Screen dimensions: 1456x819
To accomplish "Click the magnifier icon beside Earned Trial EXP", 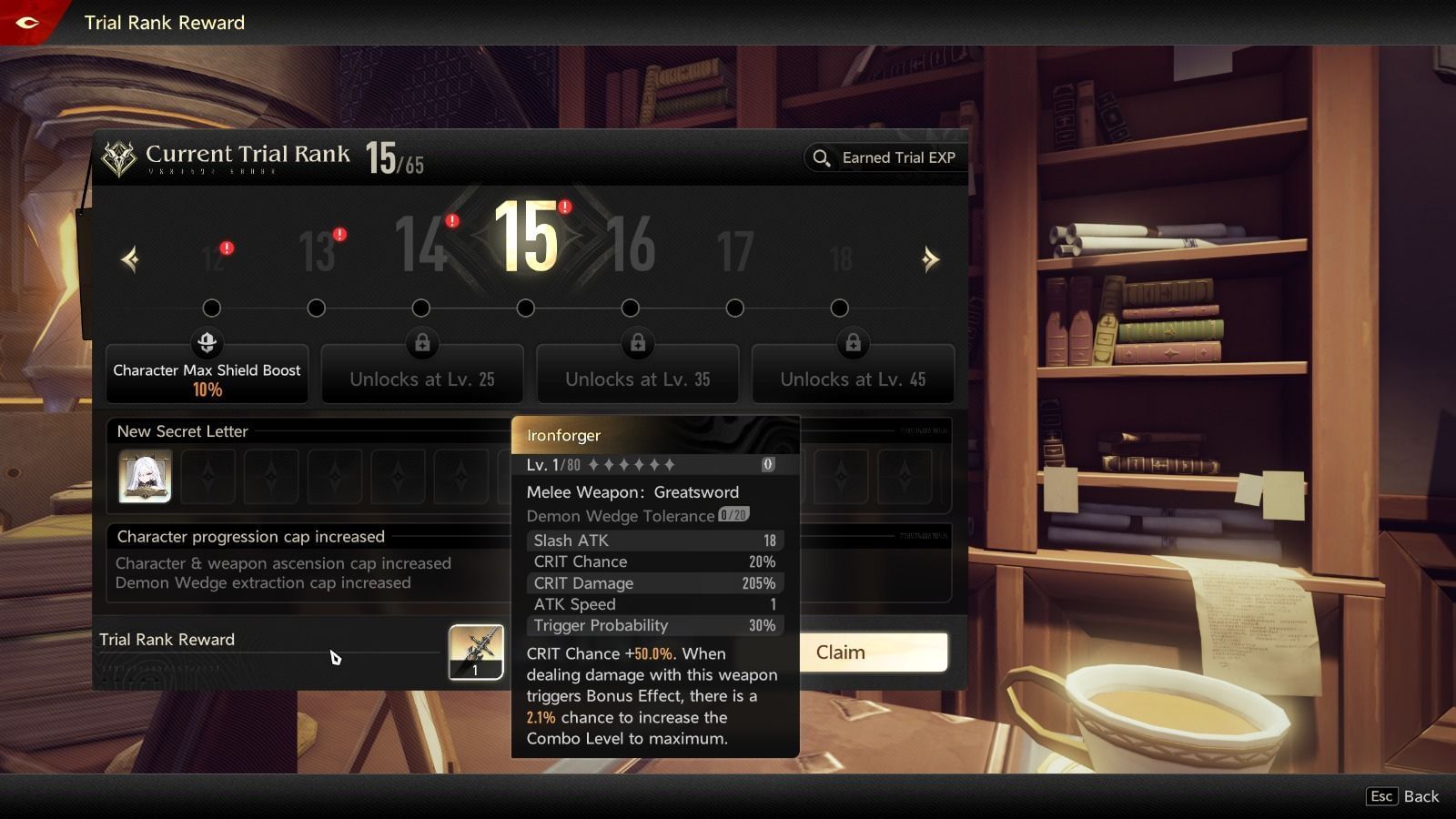I will coord(823,157).
